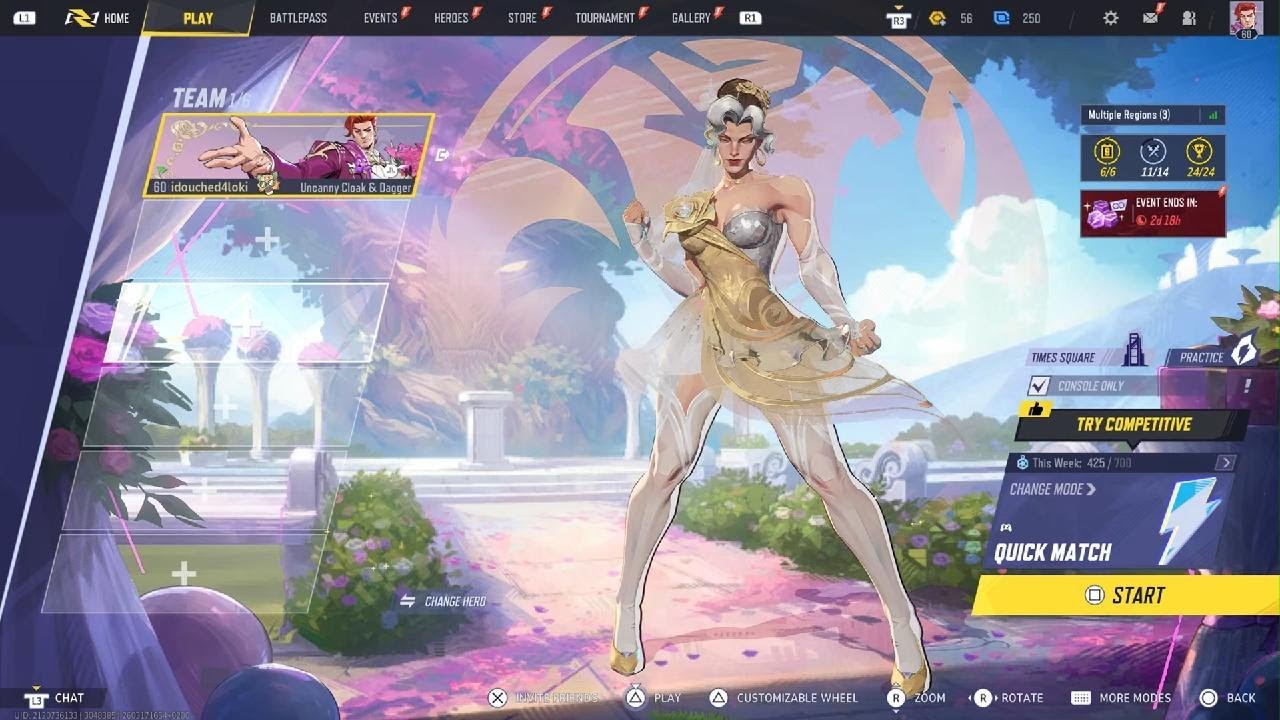Open the friends list icon
The width and height of the screenshot is (1280, 720).
(1189, 18)
